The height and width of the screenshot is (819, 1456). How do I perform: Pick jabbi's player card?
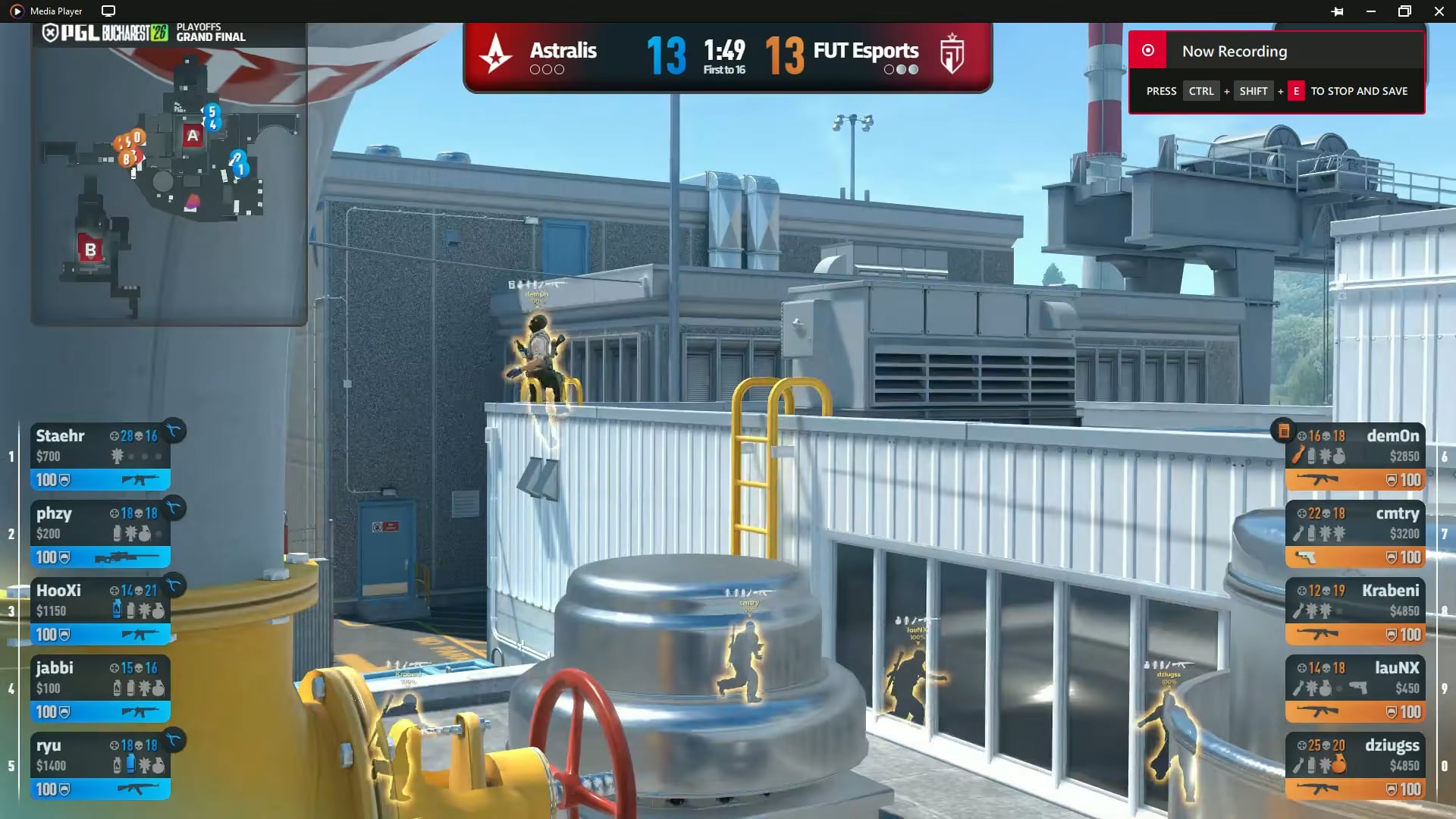100,688
